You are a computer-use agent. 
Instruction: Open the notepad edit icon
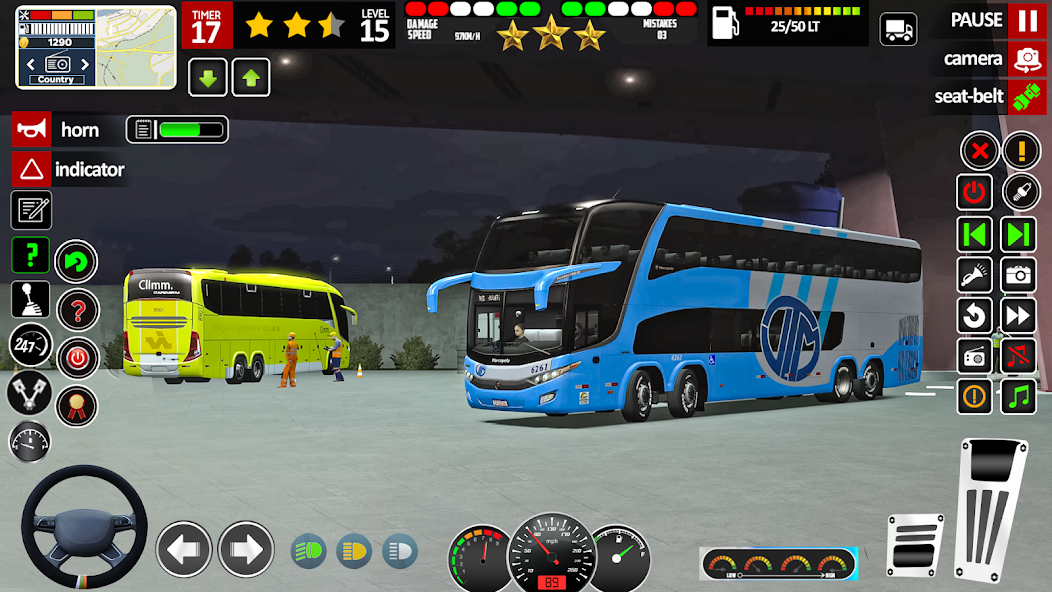click(31, 210)
